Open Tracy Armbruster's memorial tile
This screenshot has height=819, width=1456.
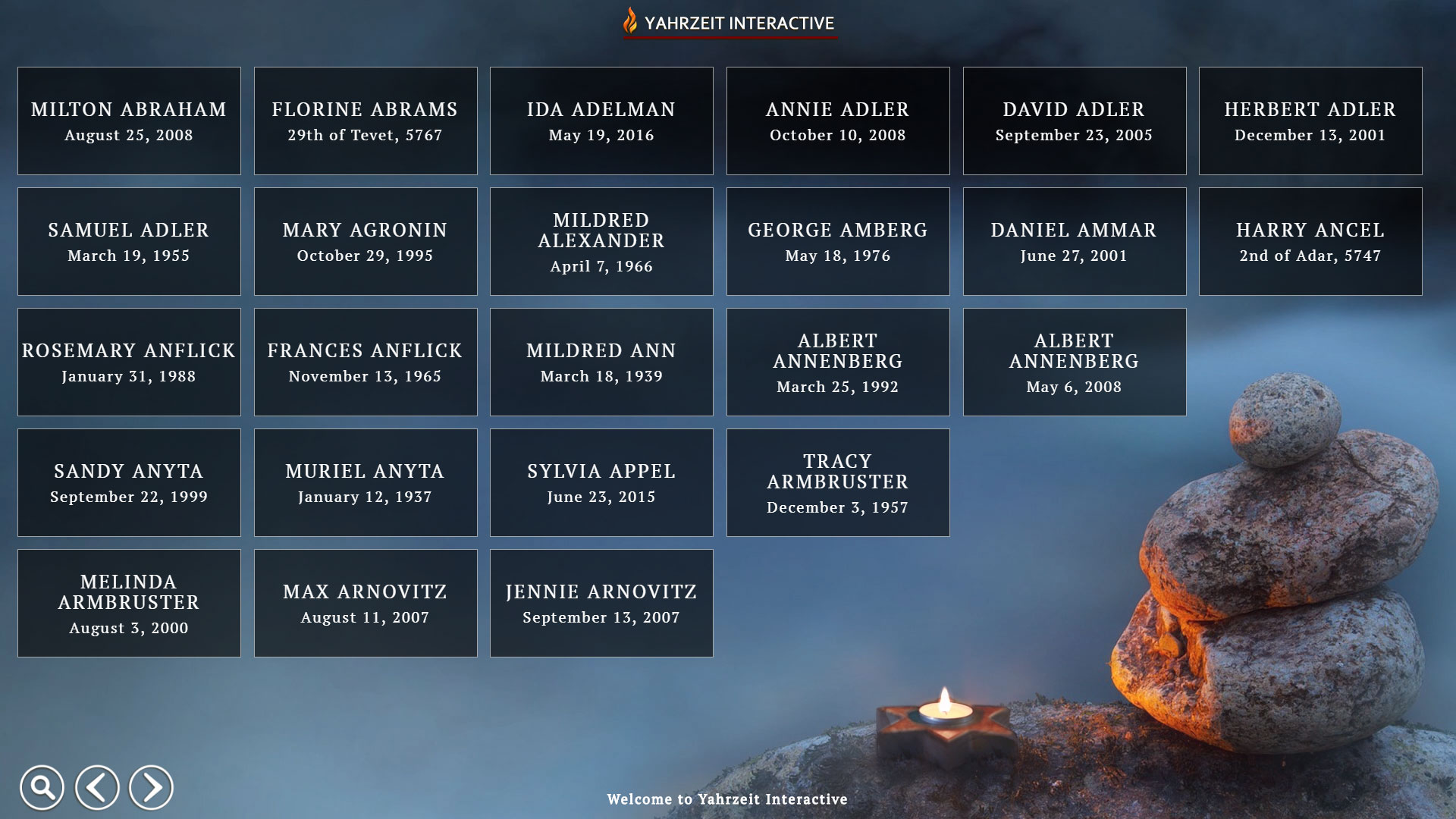click(838, 483)
